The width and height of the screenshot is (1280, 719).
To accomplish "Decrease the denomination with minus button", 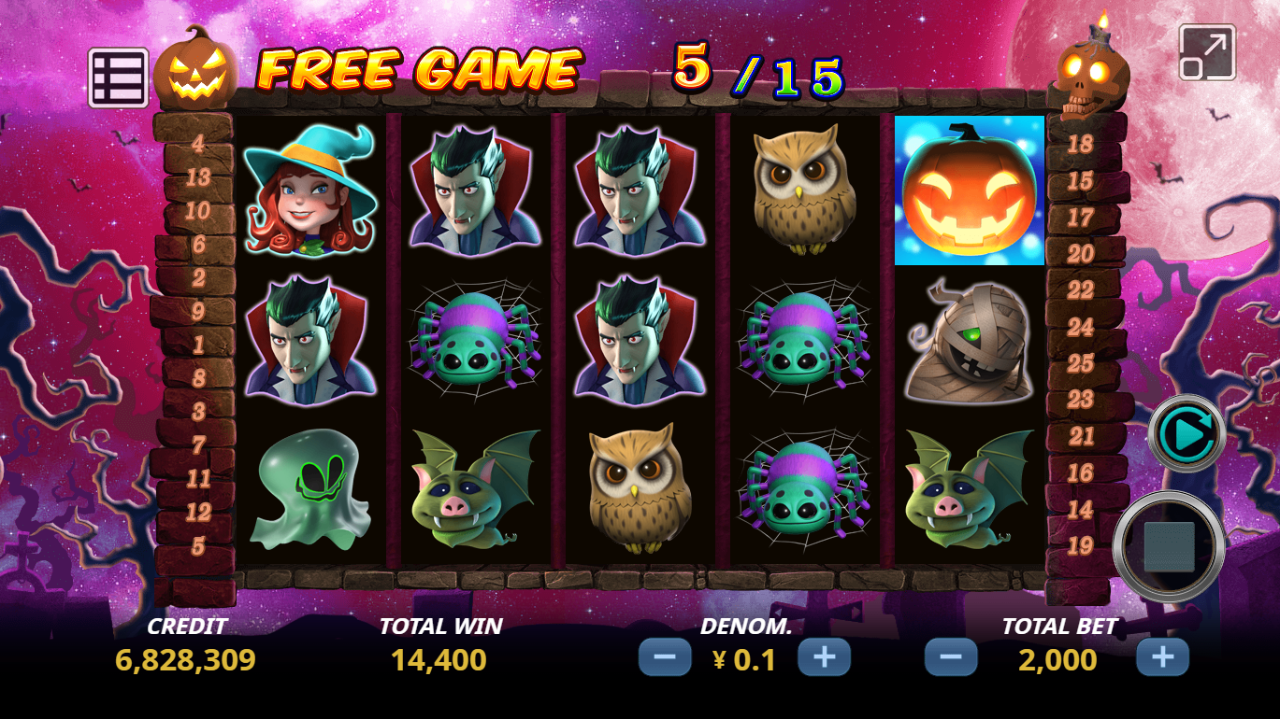I will tap(664, 658).
